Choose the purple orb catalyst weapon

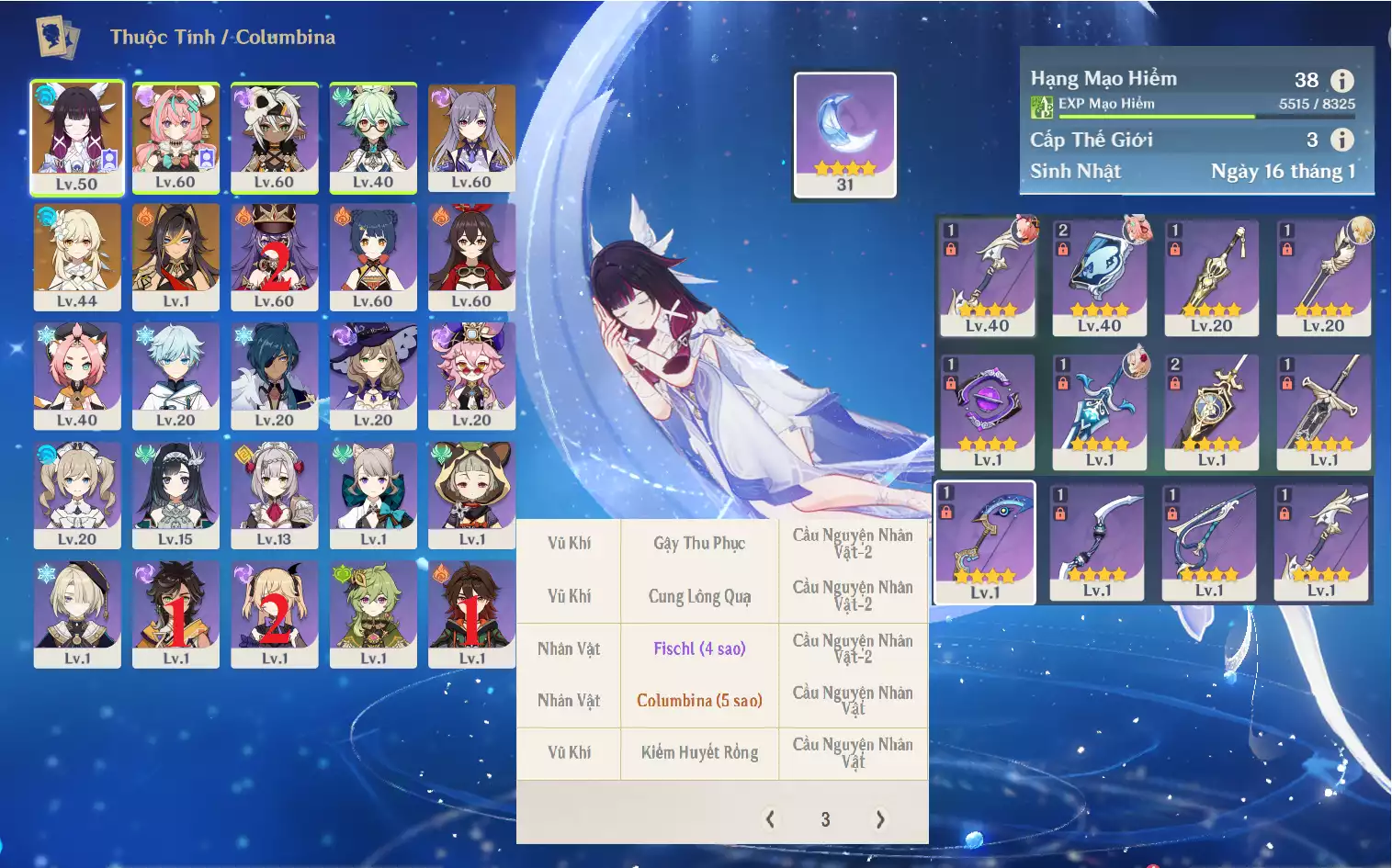[x=988, y=411]
